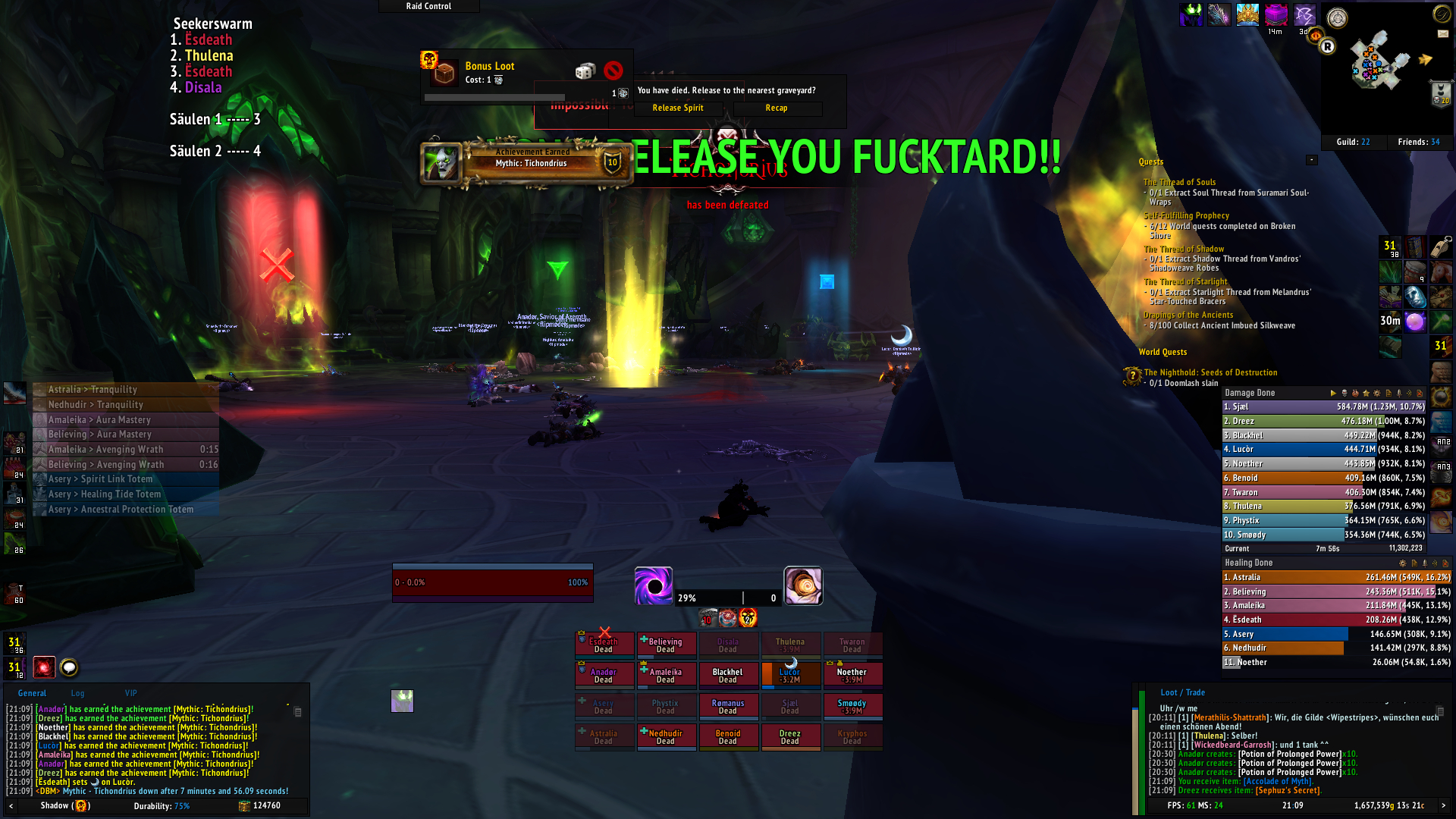Viewport: 1456px width, 819px height.
Task: Open the Raid Control panel
Action: (428, 6)
